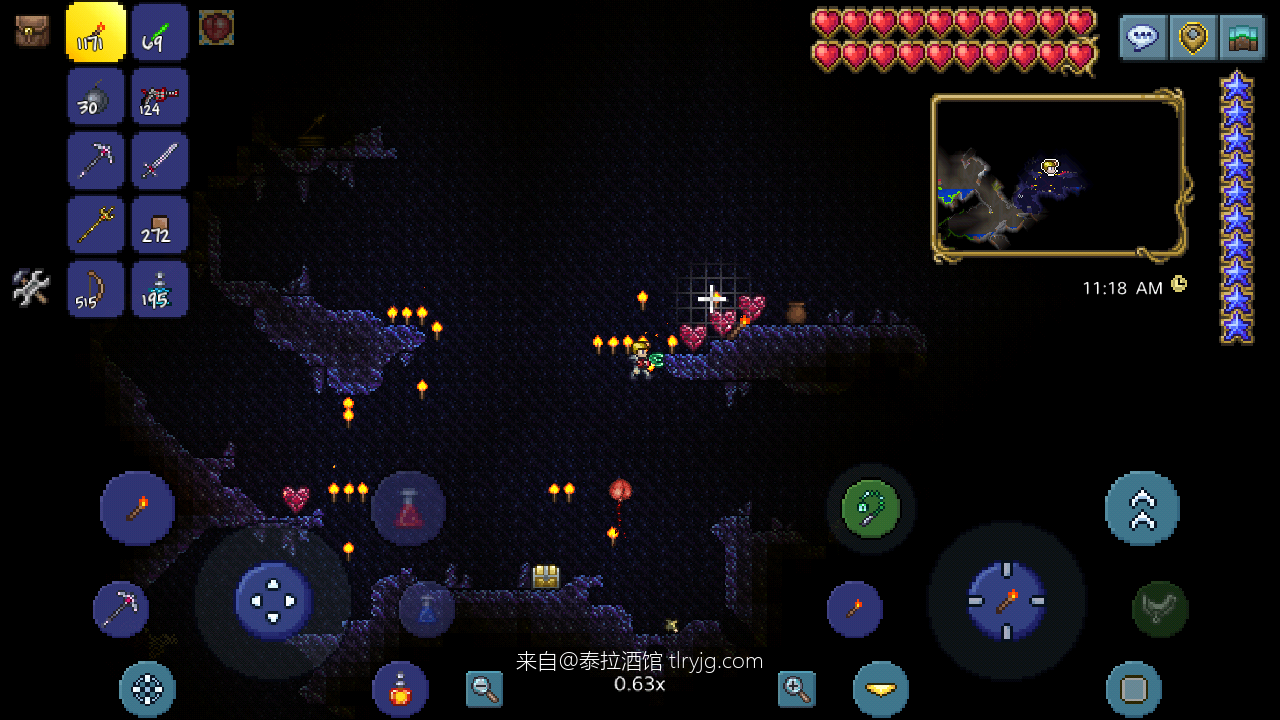1280x720 pixels.
Task: Zoom in with the plus magnifier
Action: [796, 688]
